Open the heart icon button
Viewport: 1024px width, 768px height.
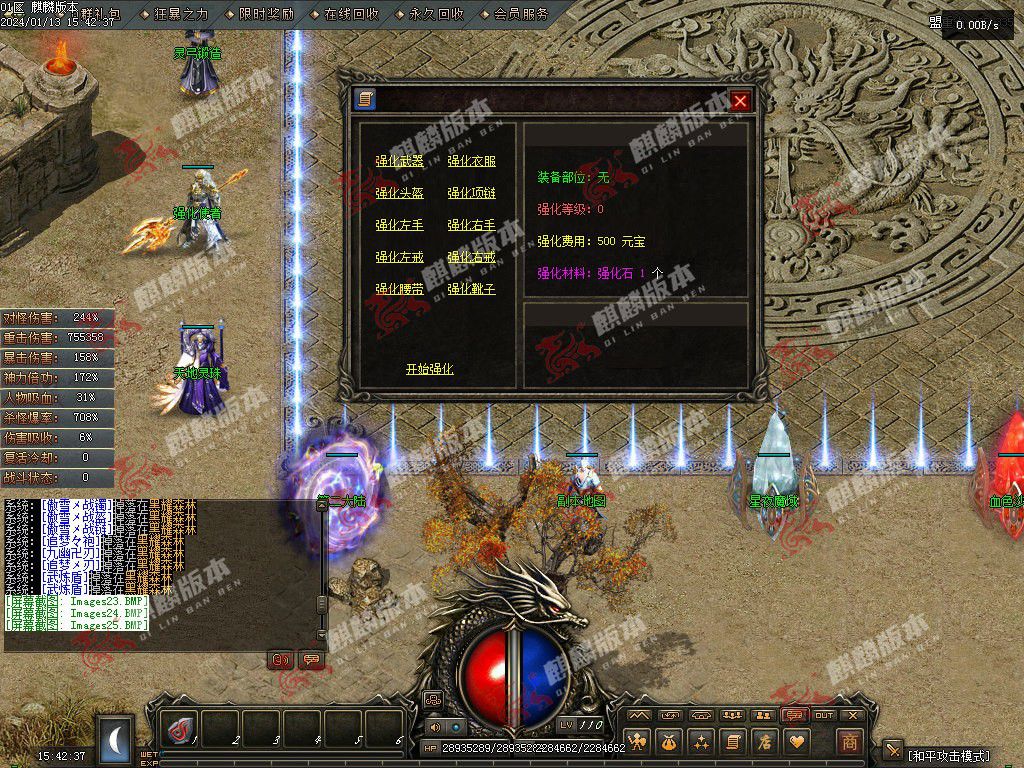click(797, 742)
